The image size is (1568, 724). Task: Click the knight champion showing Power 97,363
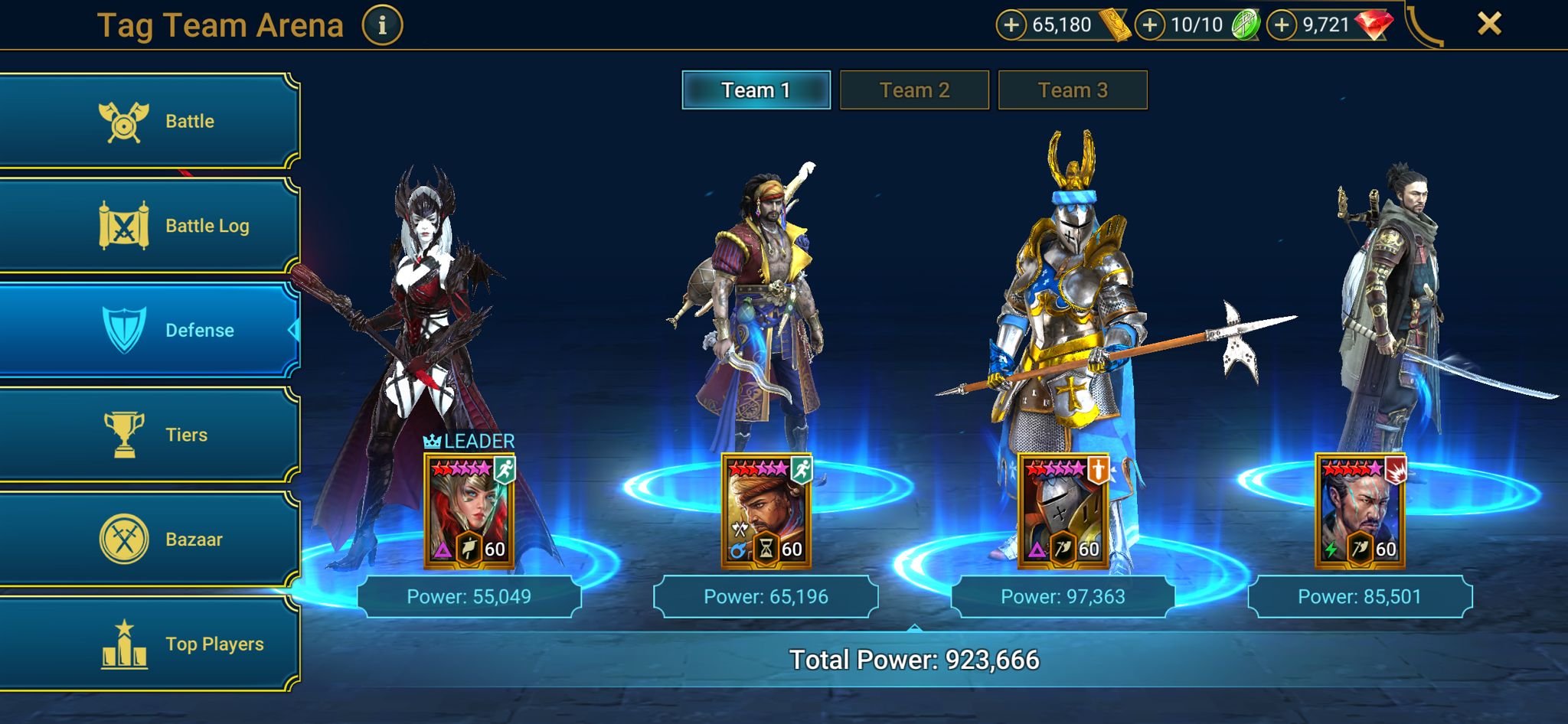click(1063, 513)
